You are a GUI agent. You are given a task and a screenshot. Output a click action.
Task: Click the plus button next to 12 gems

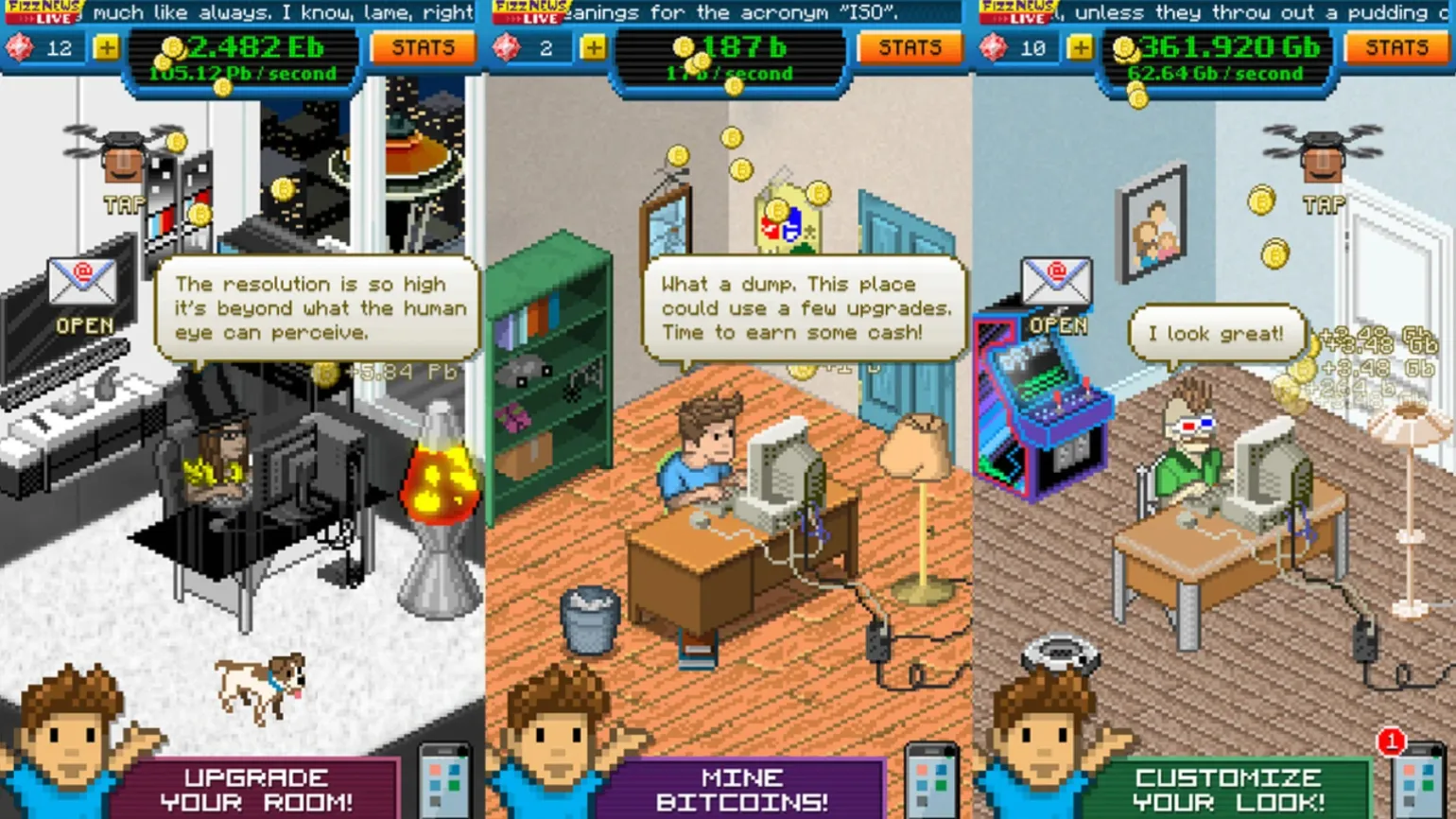107,47
